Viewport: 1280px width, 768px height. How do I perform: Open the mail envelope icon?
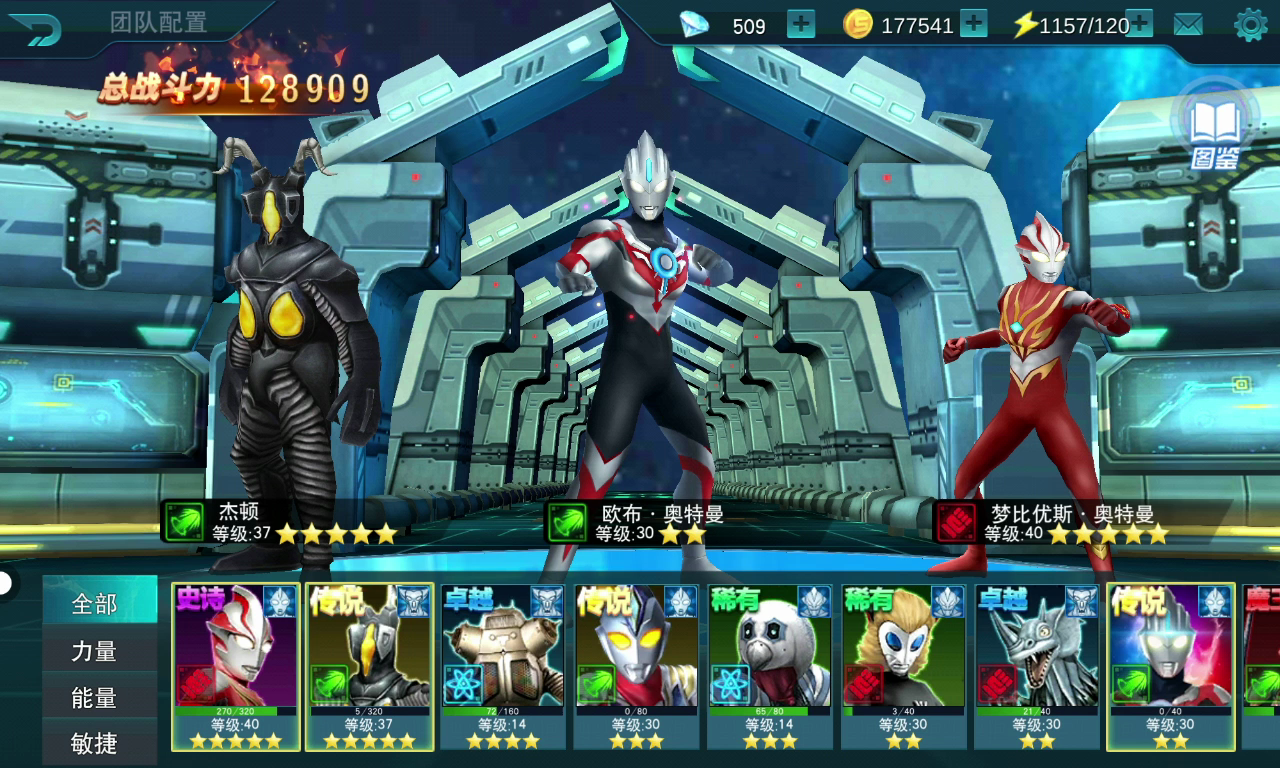(x=1188, y=25)
